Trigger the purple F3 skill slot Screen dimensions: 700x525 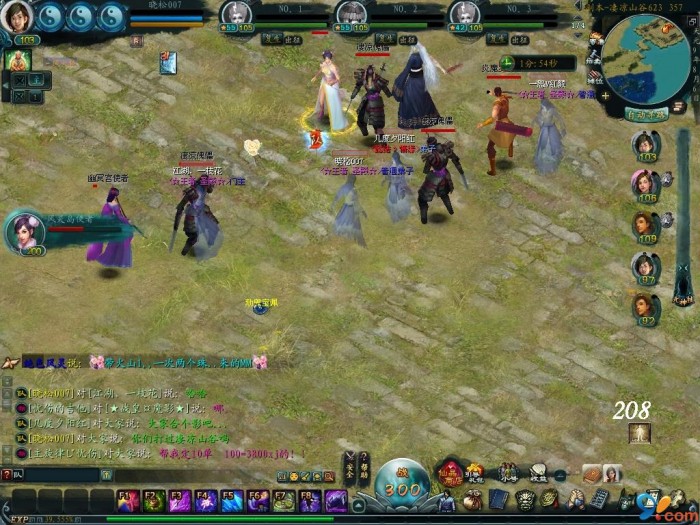pyautogui.click(x=180, y=499)
